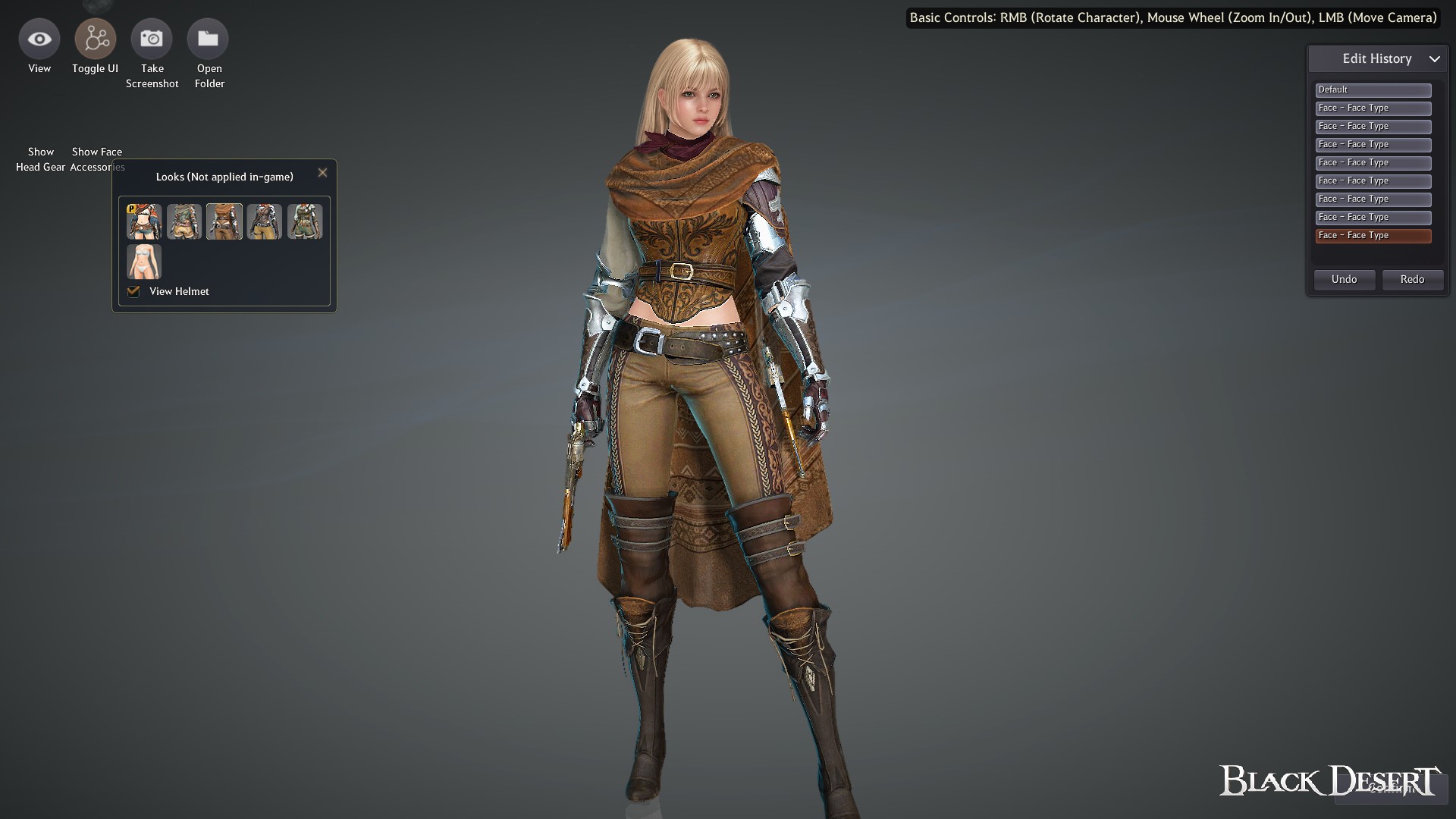Select the fourth outfit thumbnail
The image size is (1456, 819).
coord(265,221)
